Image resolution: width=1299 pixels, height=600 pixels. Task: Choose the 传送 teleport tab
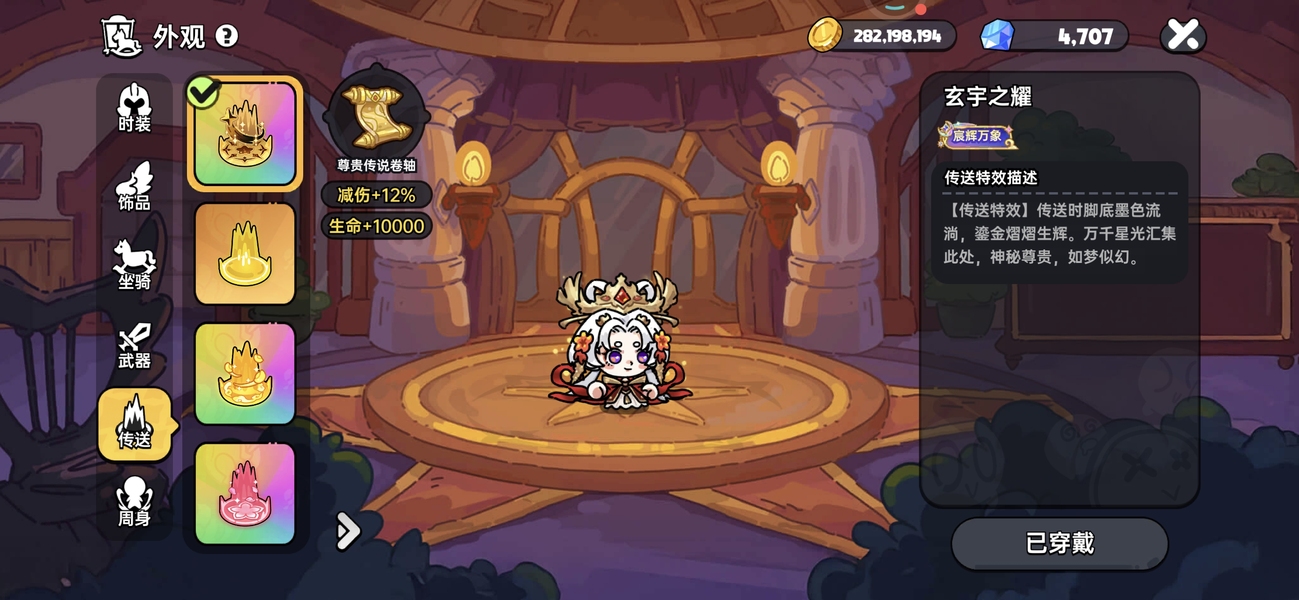[134, 424]
